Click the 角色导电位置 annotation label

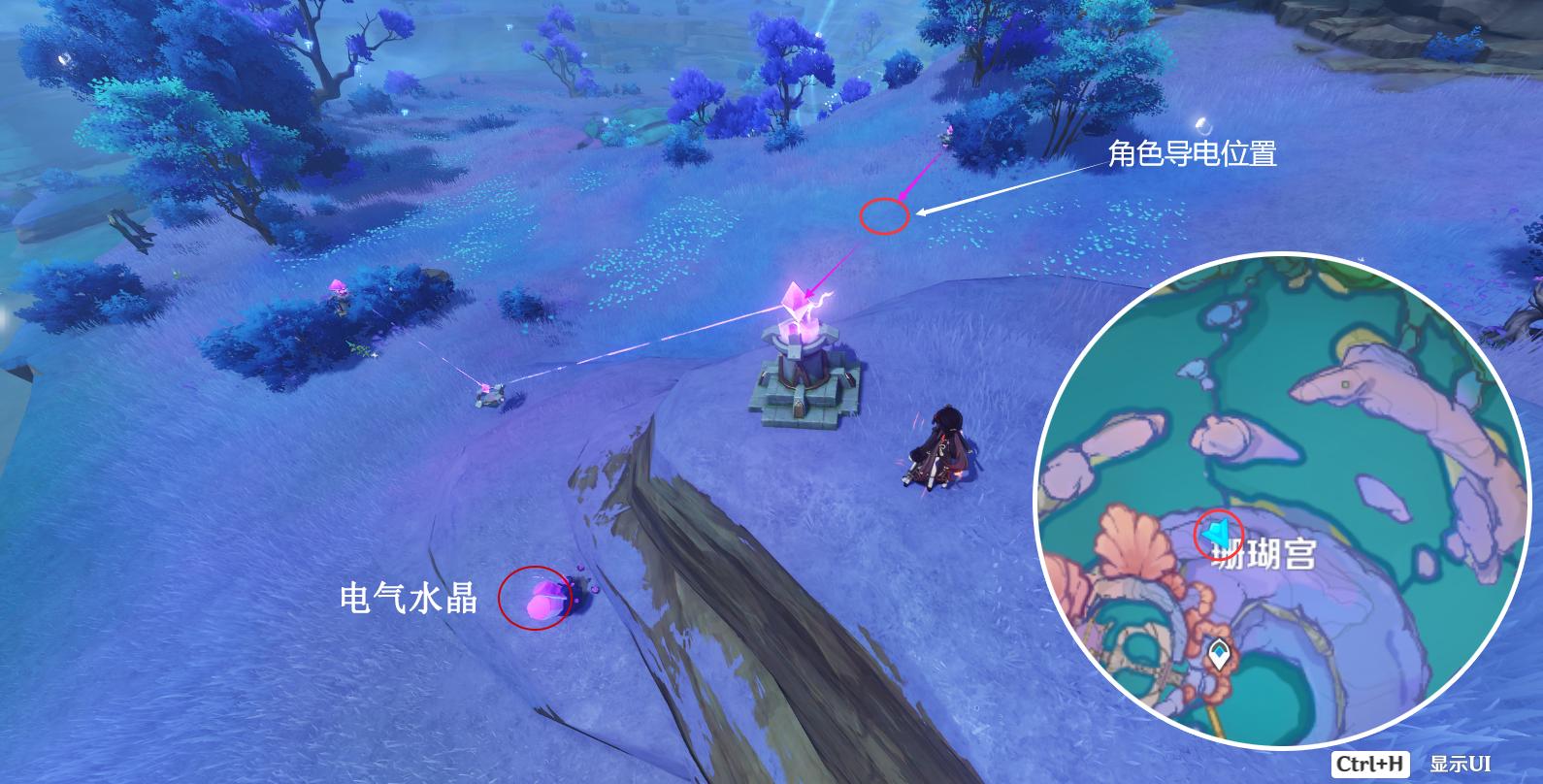pyautogui.click(x=1196, y=153)
